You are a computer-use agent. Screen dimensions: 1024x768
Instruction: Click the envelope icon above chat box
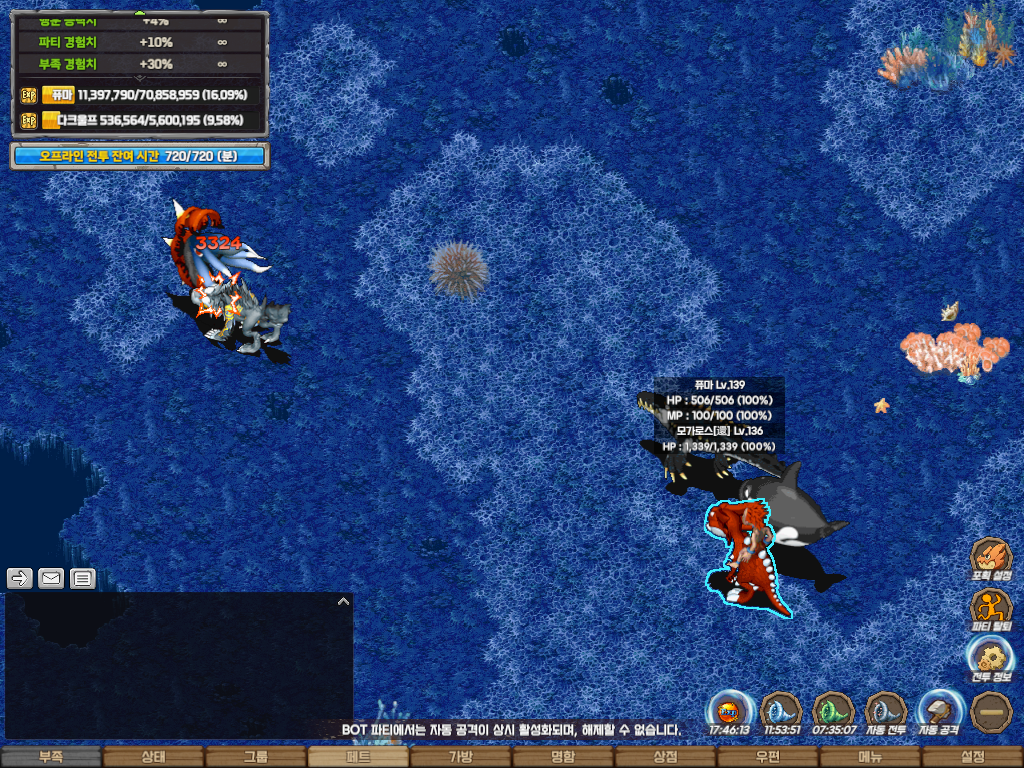point(51,578)
